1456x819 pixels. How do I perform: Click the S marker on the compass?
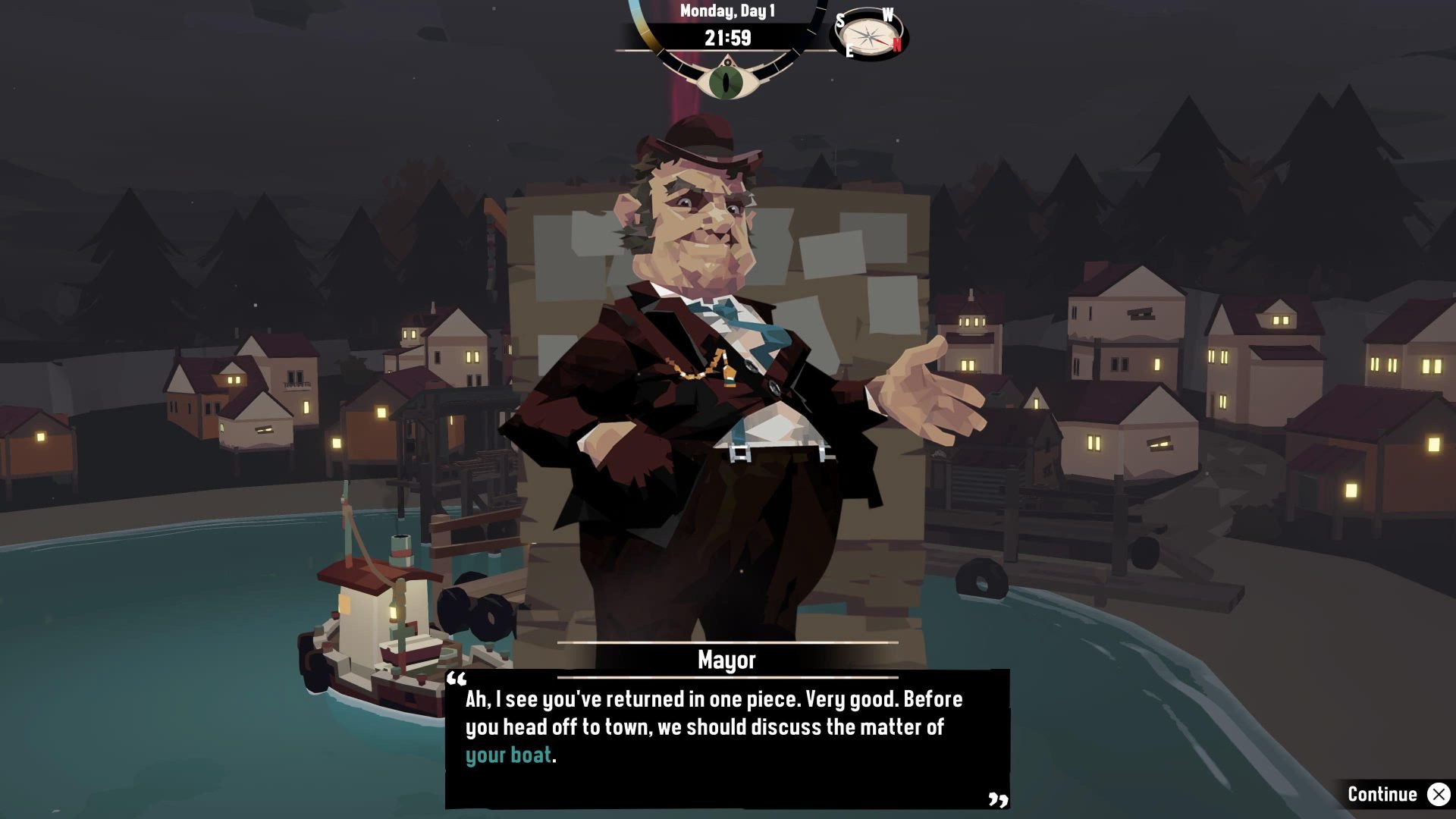tap(839, 21)
